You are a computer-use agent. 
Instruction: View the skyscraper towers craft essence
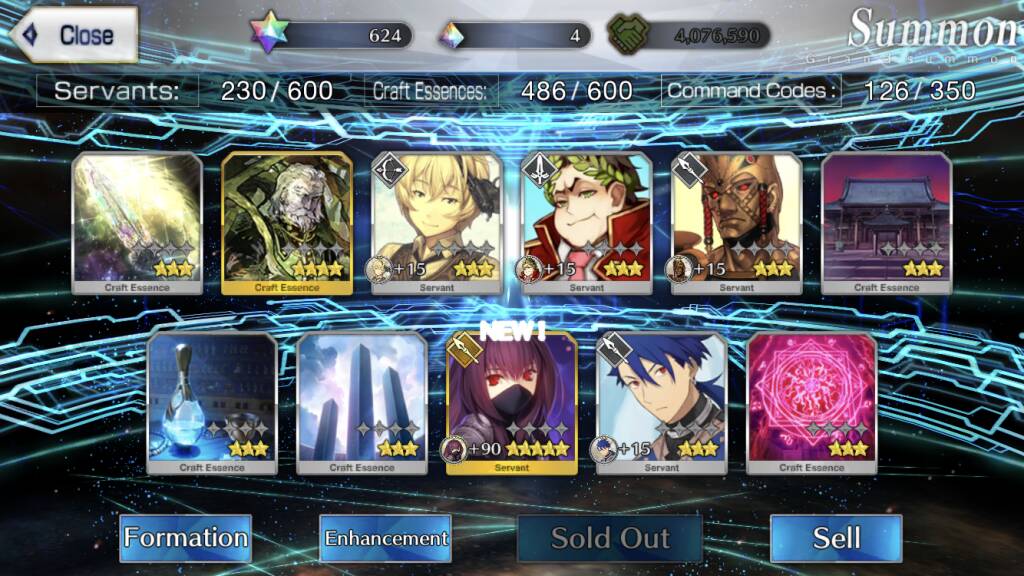362,402
